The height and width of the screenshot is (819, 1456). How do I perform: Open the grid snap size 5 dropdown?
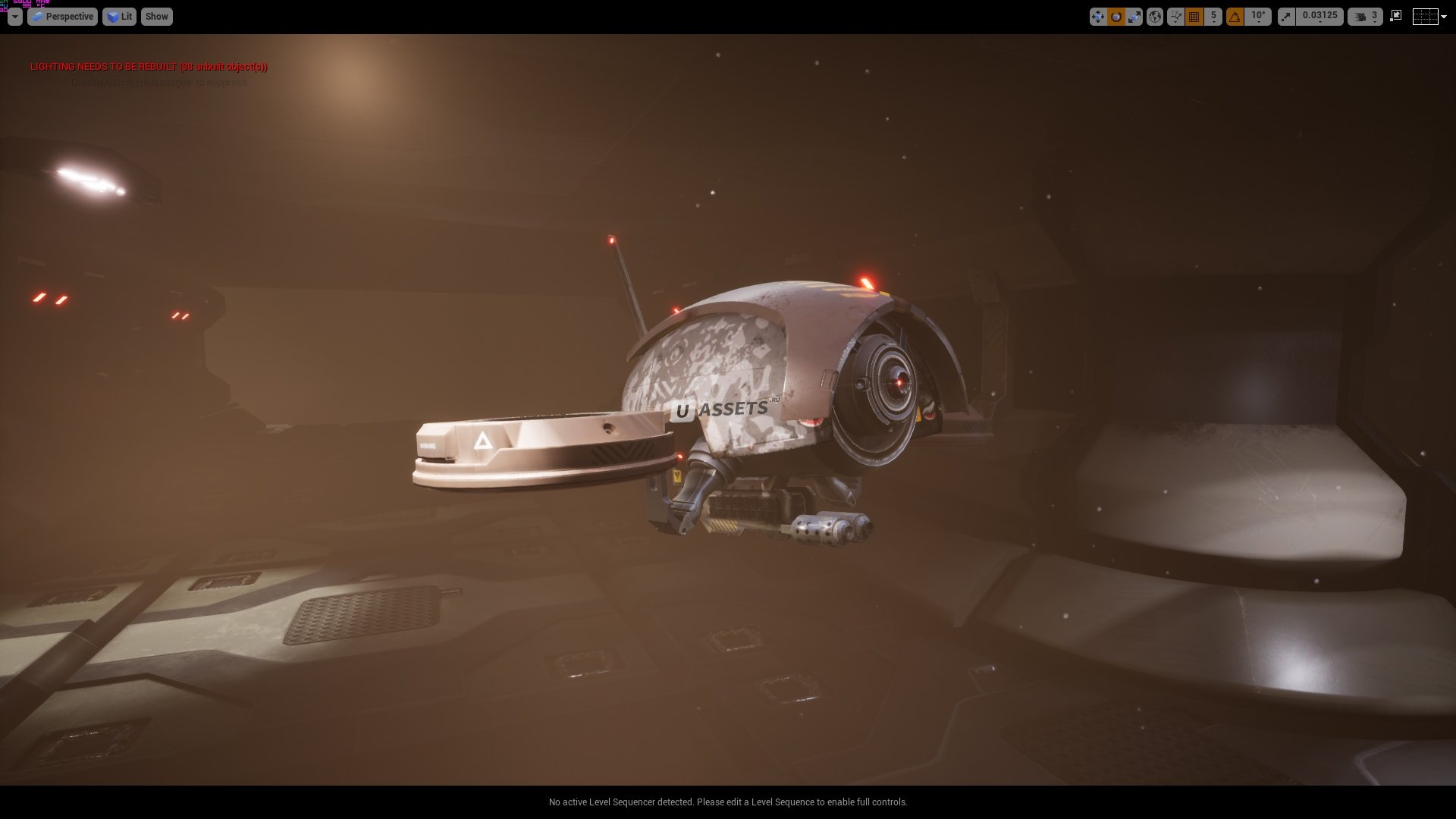1213,17
